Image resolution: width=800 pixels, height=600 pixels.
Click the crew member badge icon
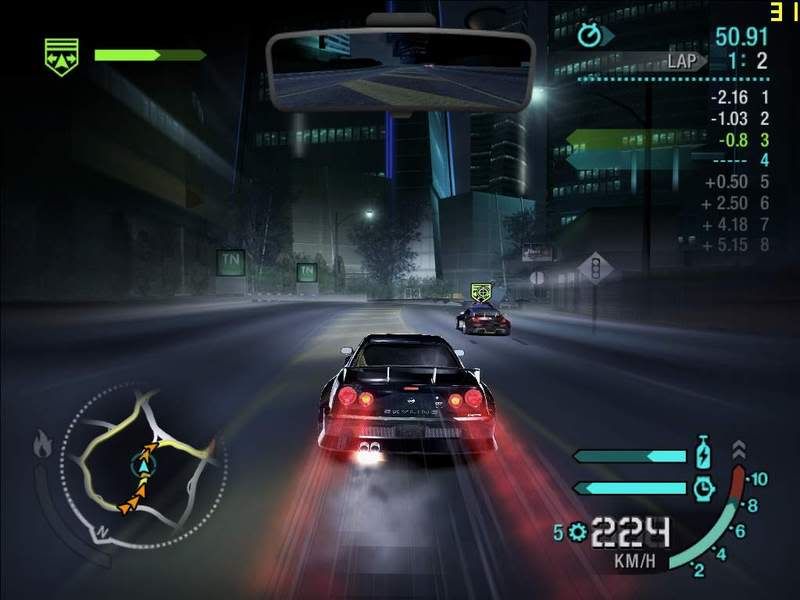[62, 55]
